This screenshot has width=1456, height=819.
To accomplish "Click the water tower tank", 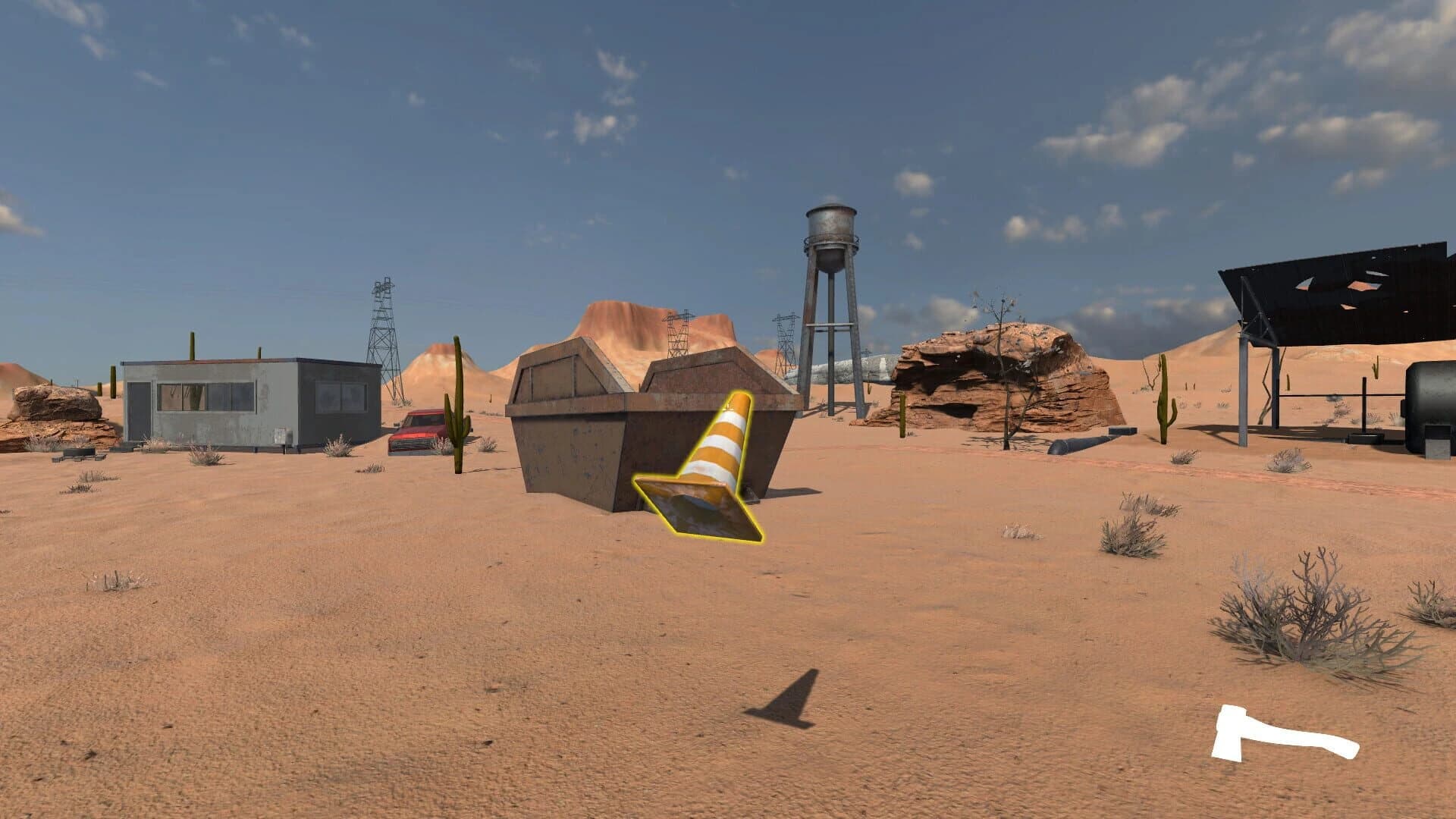I will coord(830,227).
